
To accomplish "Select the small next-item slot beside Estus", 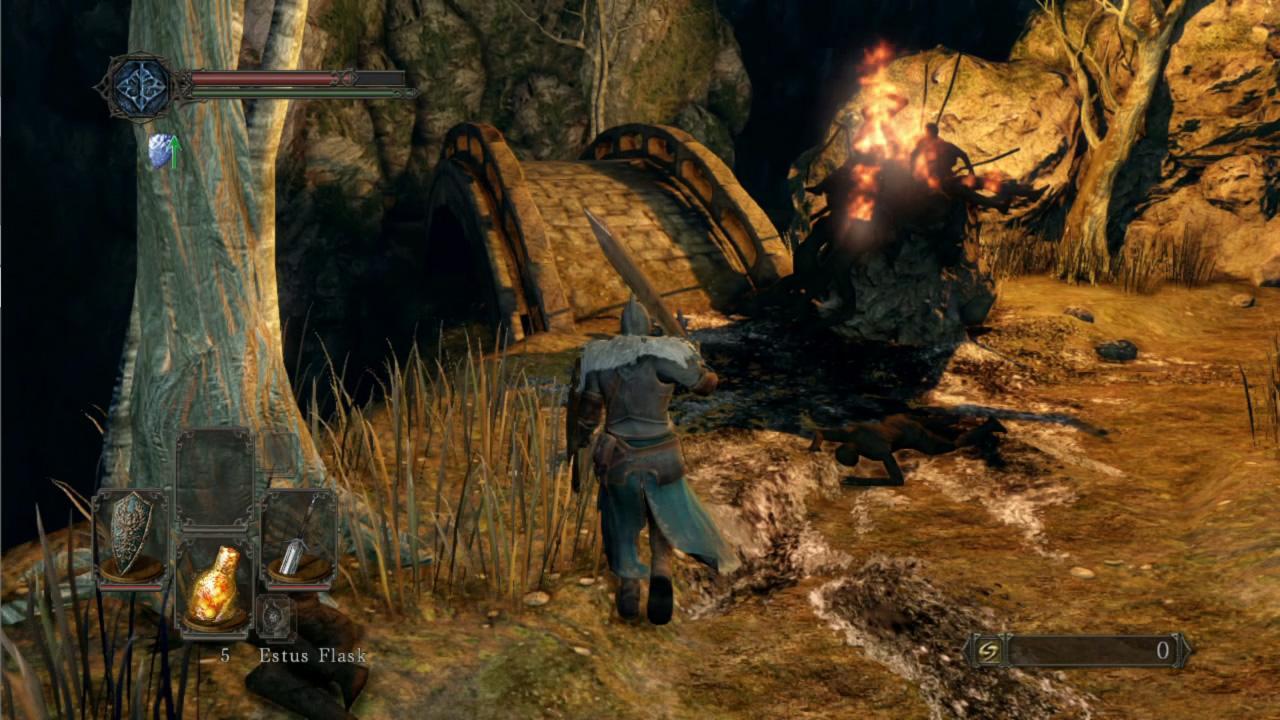I will [x=275, y=617].
